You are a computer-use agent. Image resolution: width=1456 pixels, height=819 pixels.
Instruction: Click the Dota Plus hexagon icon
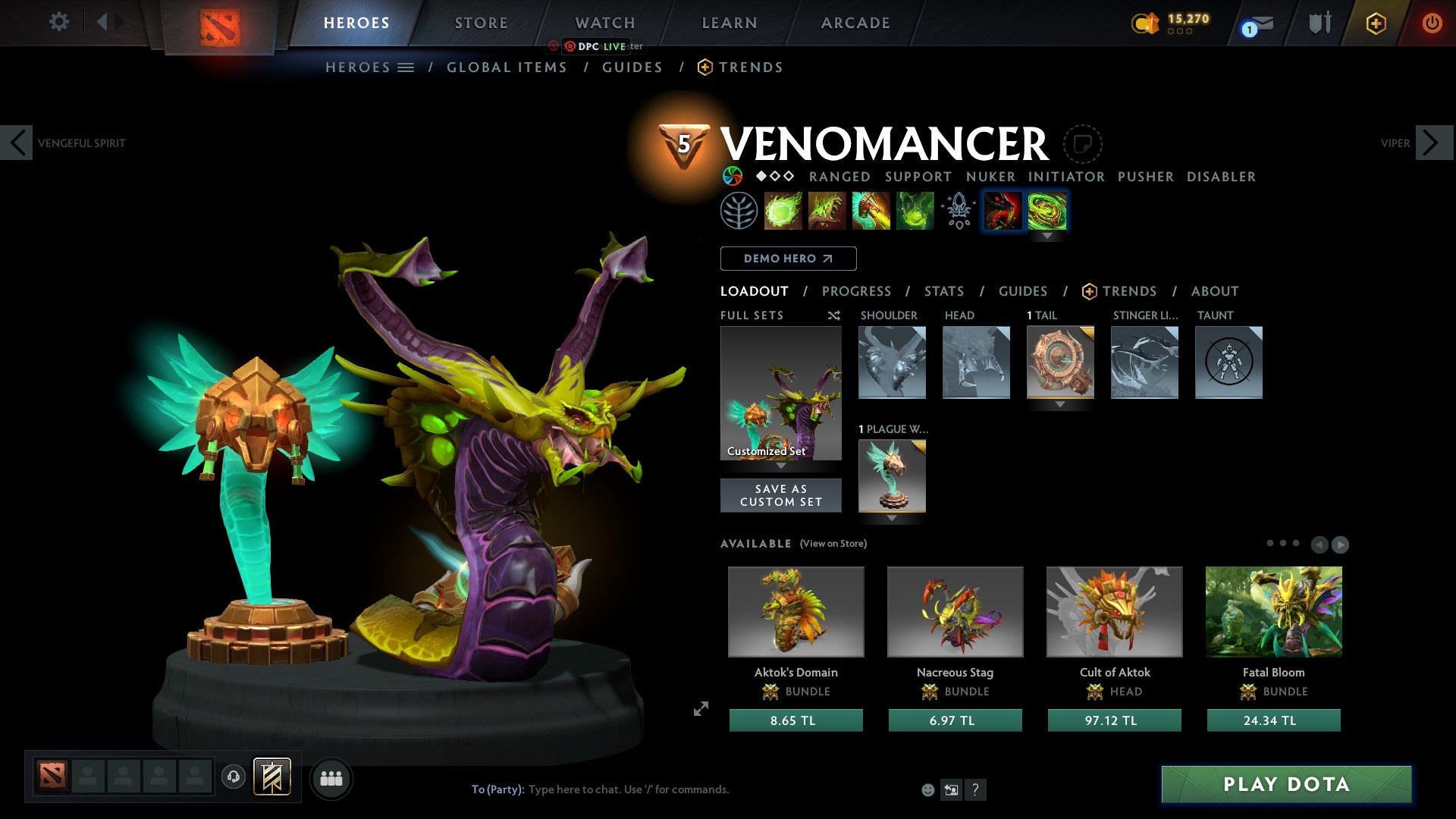pos(1375,23)
